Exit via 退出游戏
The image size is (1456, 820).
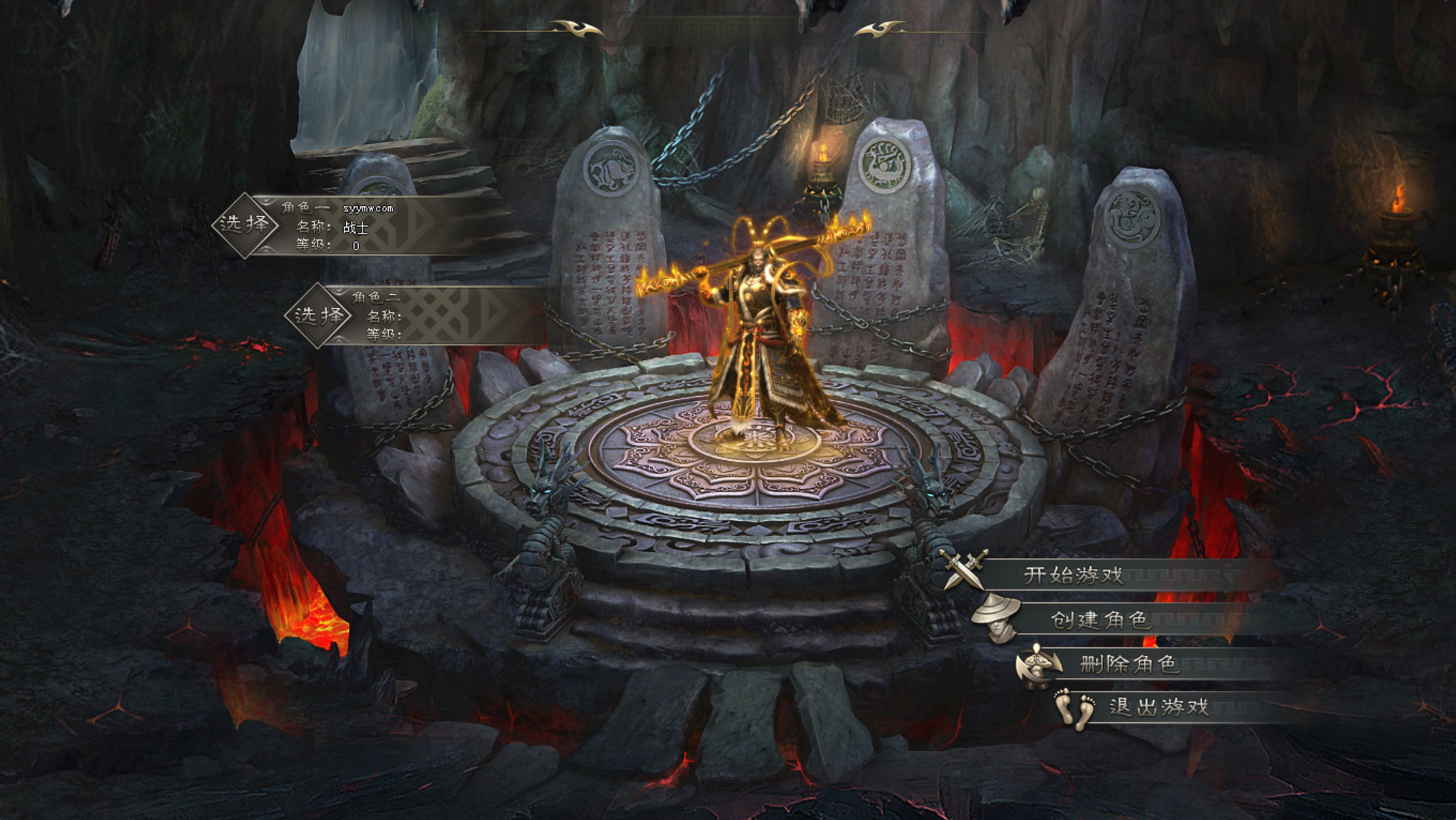(1159, 707)
